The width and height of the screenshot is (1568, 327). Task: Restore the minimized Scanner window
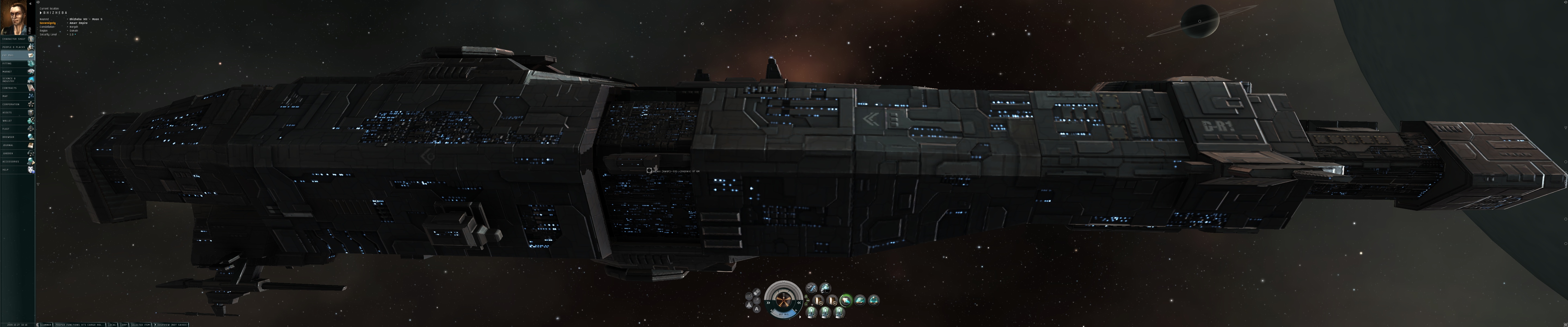[46, 325]
